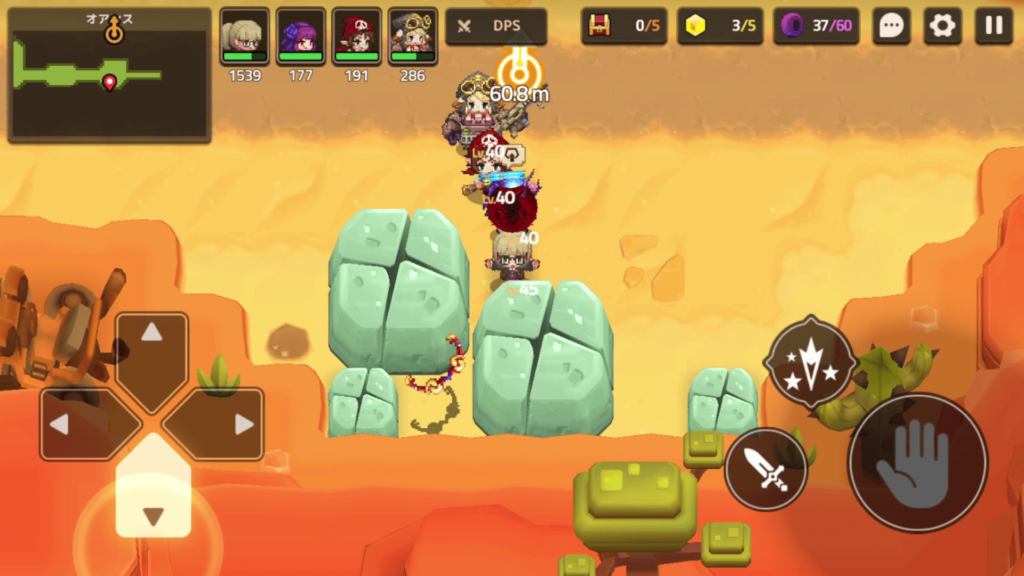Choose the red-hat hero portrait
Image resolution: width=1024 pixels, height=576 pixels.
point(357,39)
